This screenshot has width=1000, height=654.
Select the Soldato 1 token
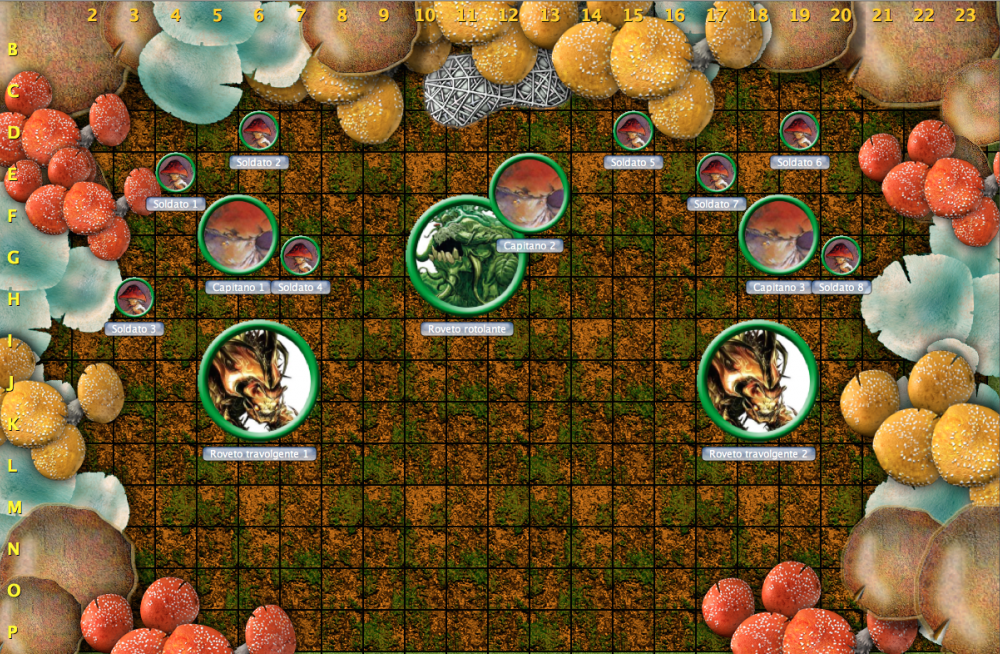pos(176,173)
